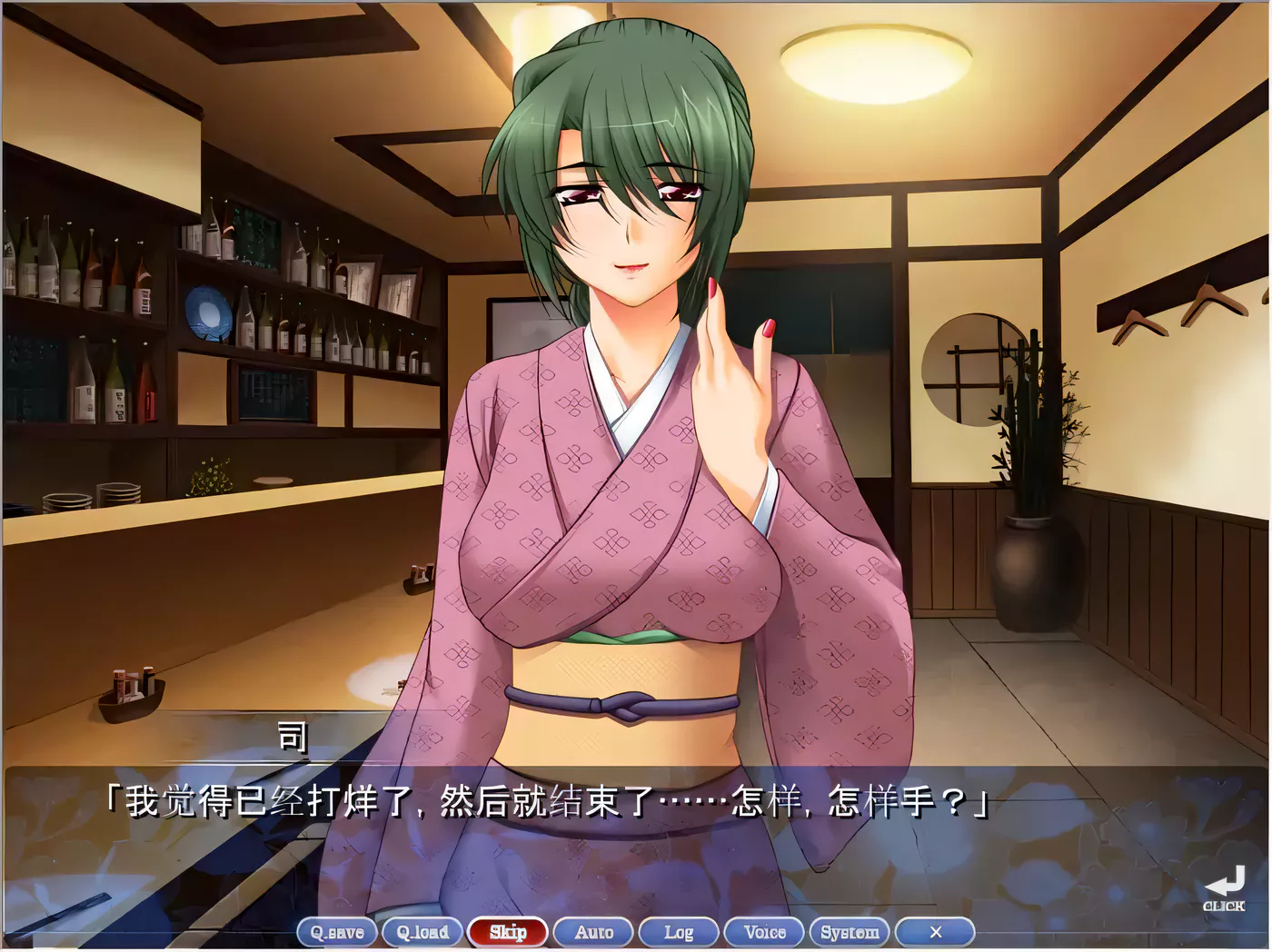The width and height of the screenshot is (1272, 952).
Task: Load the last quick save via Q.load
Action: pyautogui.click(x=422, y=932)
